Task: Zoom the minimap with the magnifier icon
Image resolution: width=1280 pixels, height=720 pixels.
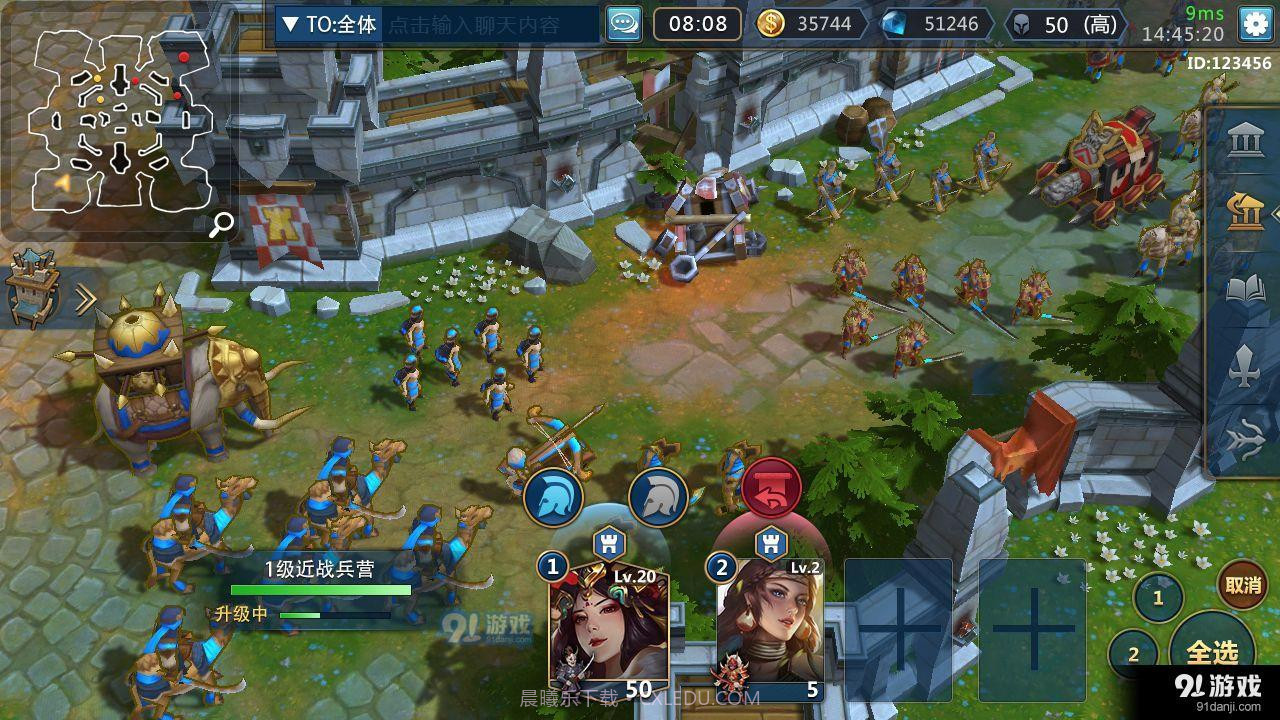Action: 222,224
